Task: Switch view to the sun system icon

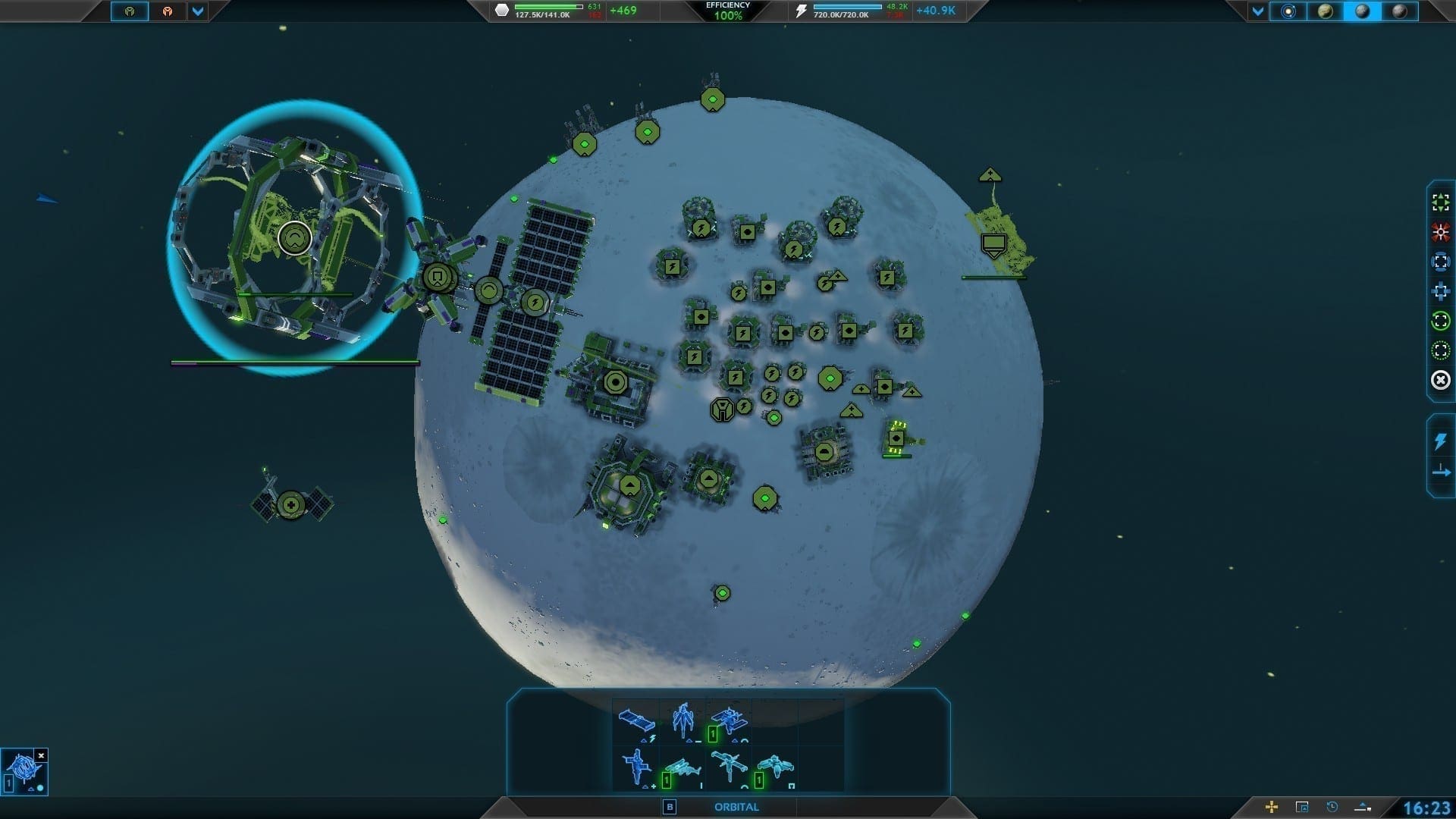Action: click(x=1288, y=11)
